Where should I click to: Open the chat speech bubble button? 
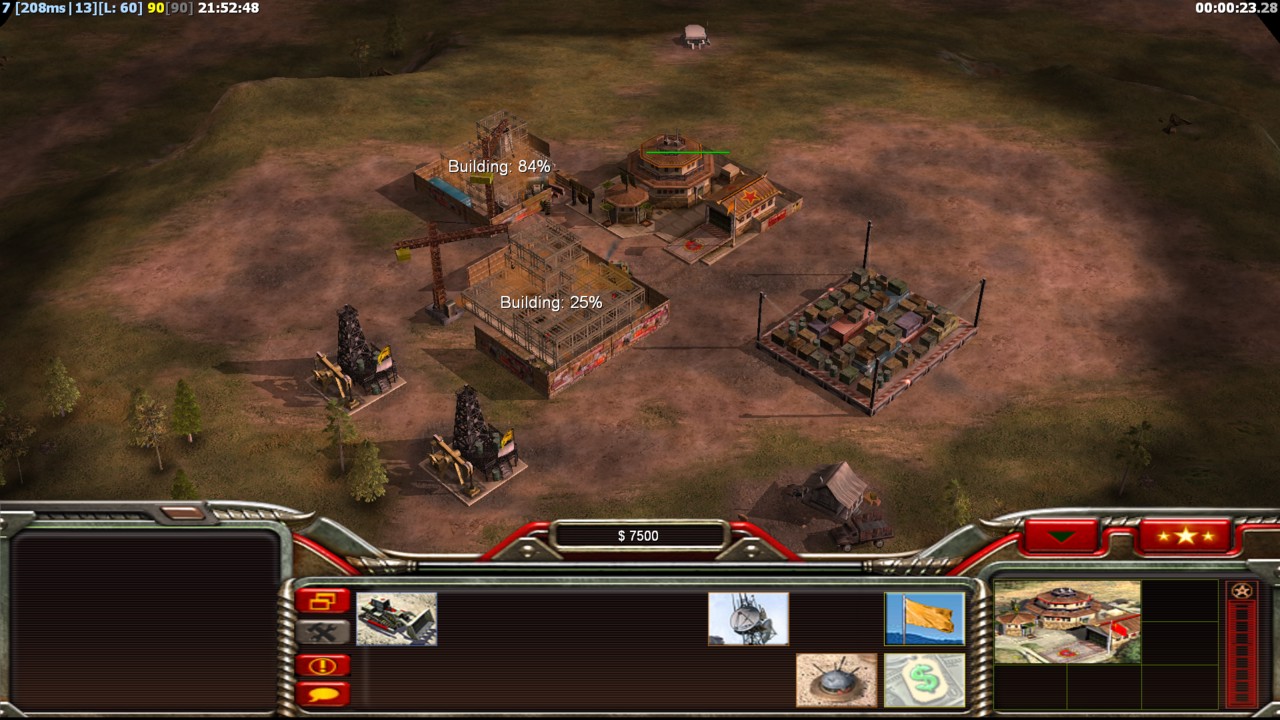click(x=322, y=693)
